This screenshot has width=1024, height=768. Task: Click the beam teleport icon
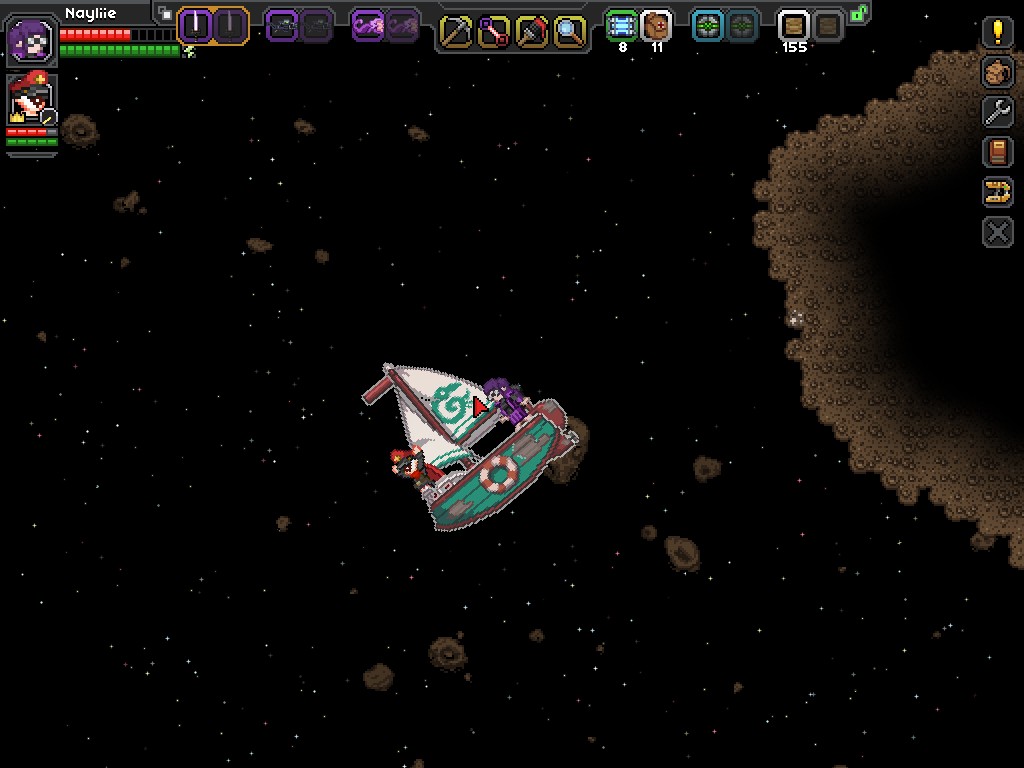pyautogui.click(x=997, y=192)
